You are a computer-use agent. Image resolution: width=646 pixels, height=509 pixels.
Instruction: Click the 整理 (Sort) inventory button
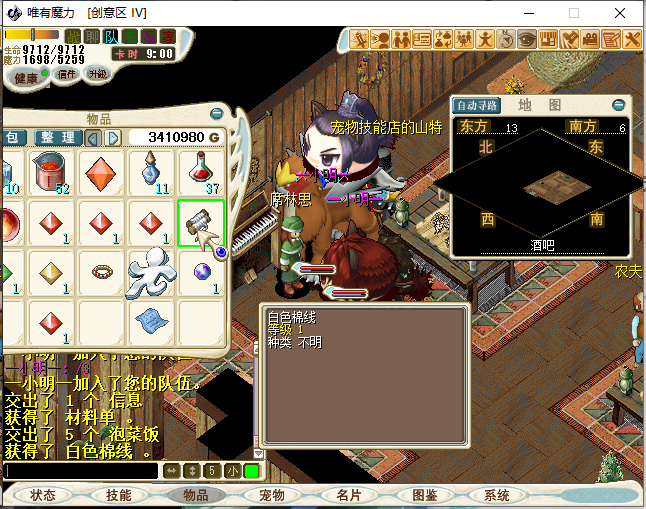click(x=56, y=137)
